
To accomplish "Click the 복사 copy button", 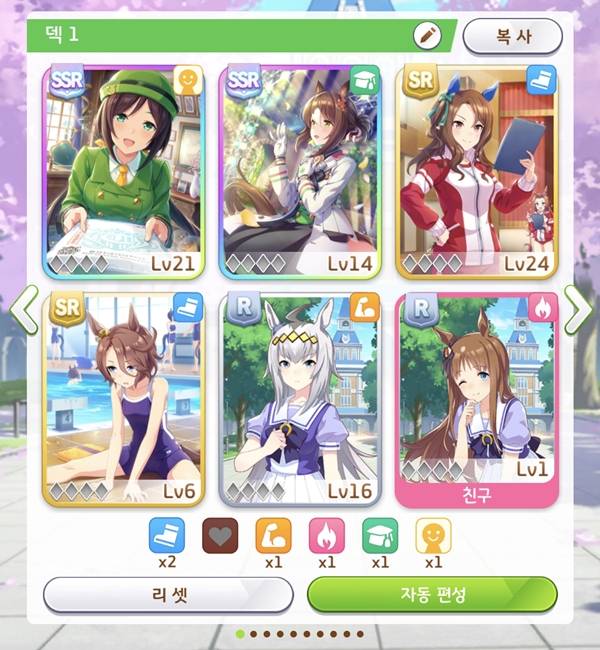I will click(x=512, y=36).
